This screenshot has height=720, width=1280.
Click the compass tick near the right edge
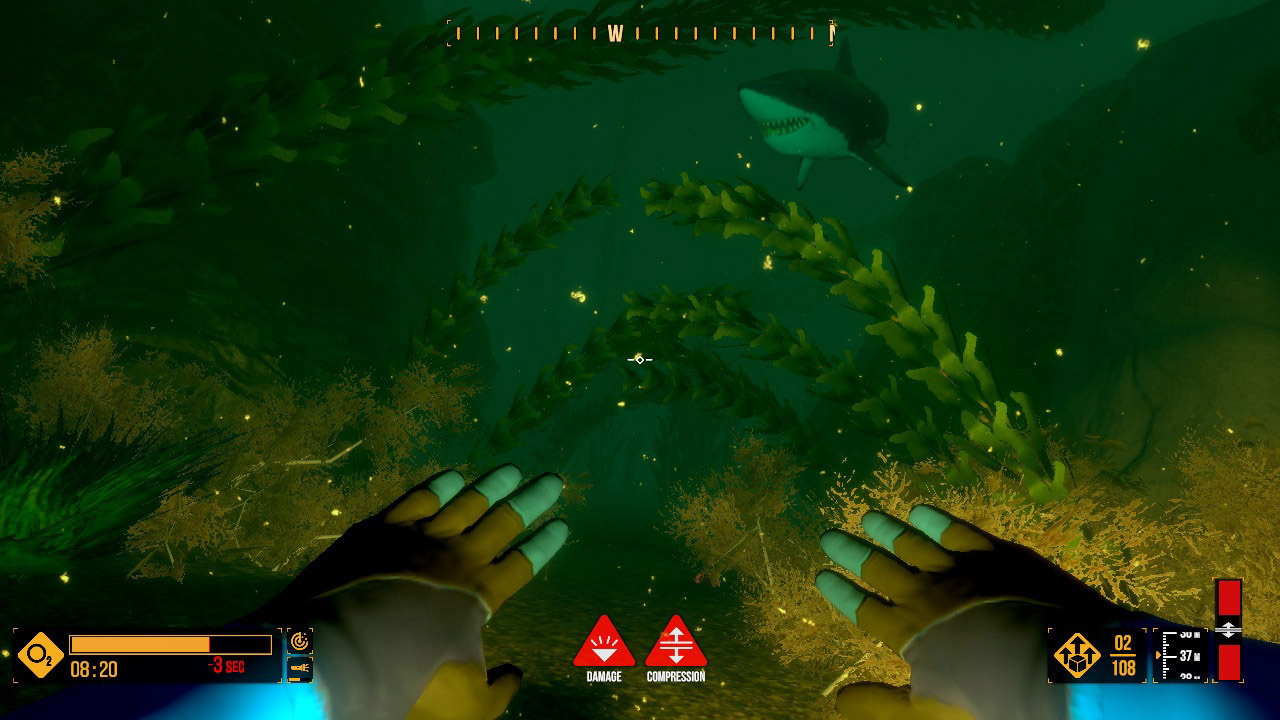click(x=832, y=32)
